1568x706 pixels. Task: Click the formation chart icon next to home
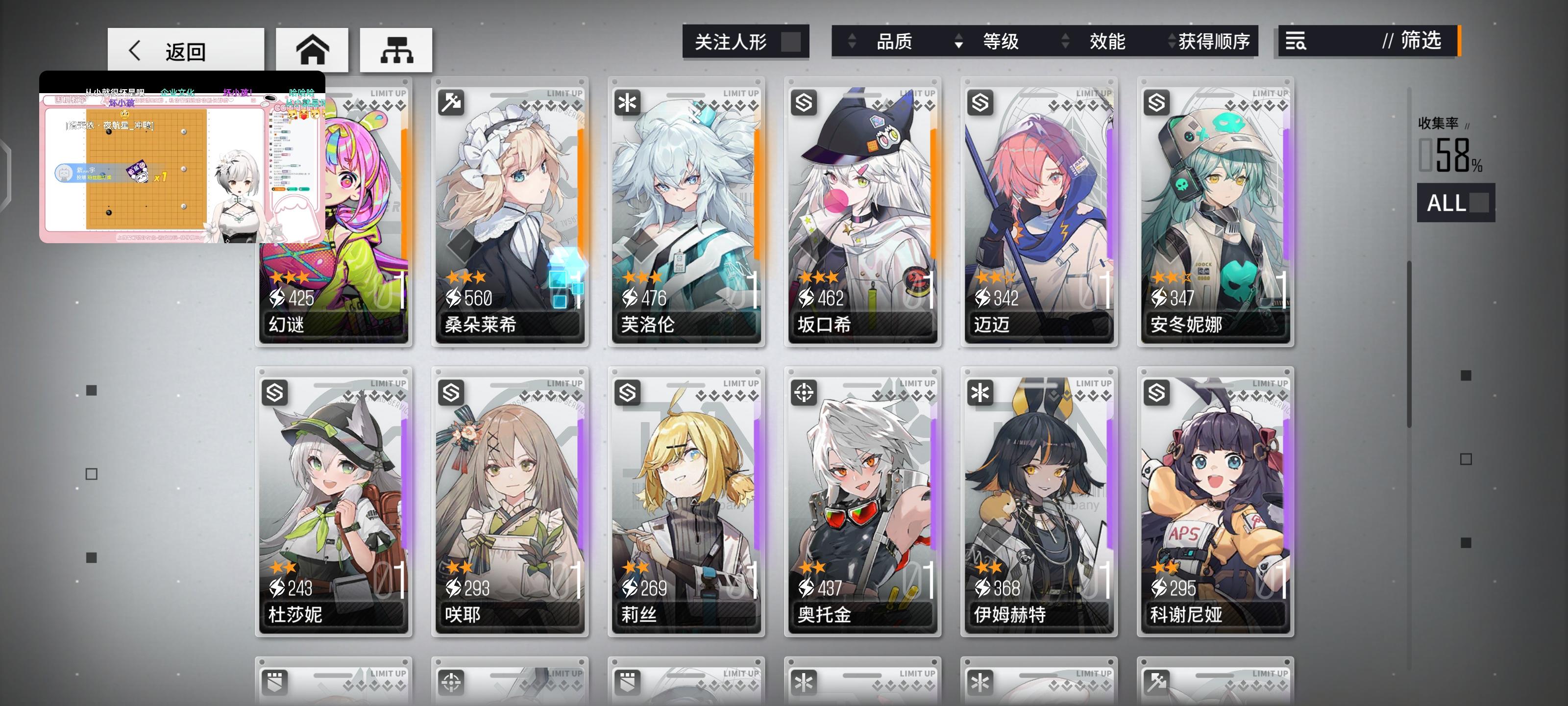tap(396, 50)
